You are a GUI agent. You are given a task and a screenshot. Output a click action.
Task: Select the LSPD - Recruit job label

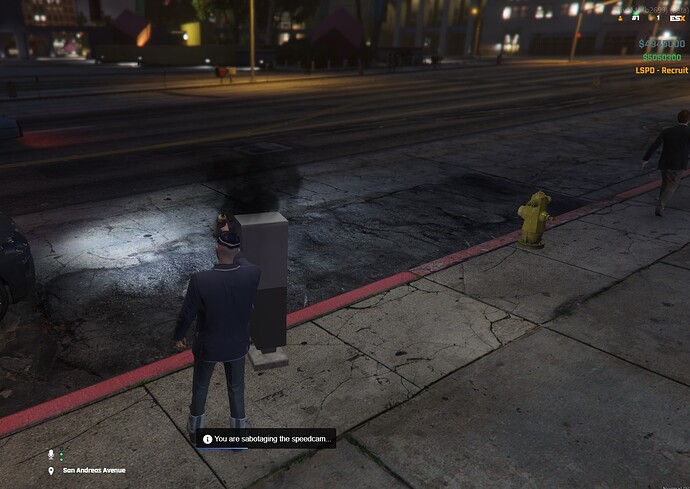pos(661,70)
